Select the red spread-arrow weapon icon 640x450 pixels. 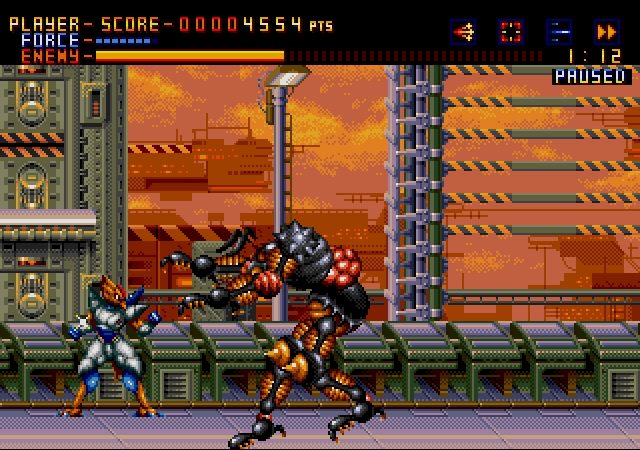pos(463,31)
